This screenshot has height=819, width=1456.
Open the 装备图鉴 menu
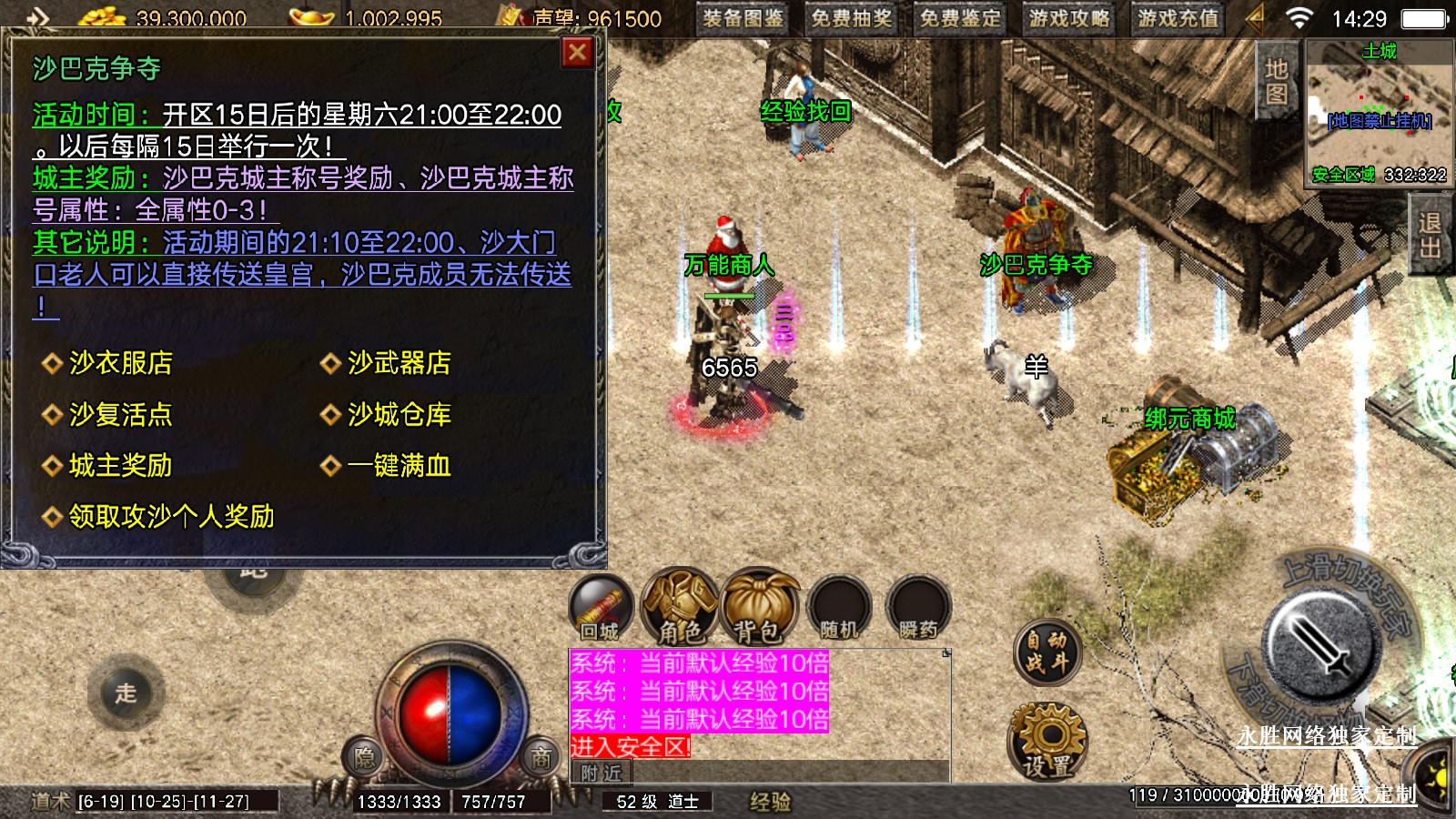[743, 18]
